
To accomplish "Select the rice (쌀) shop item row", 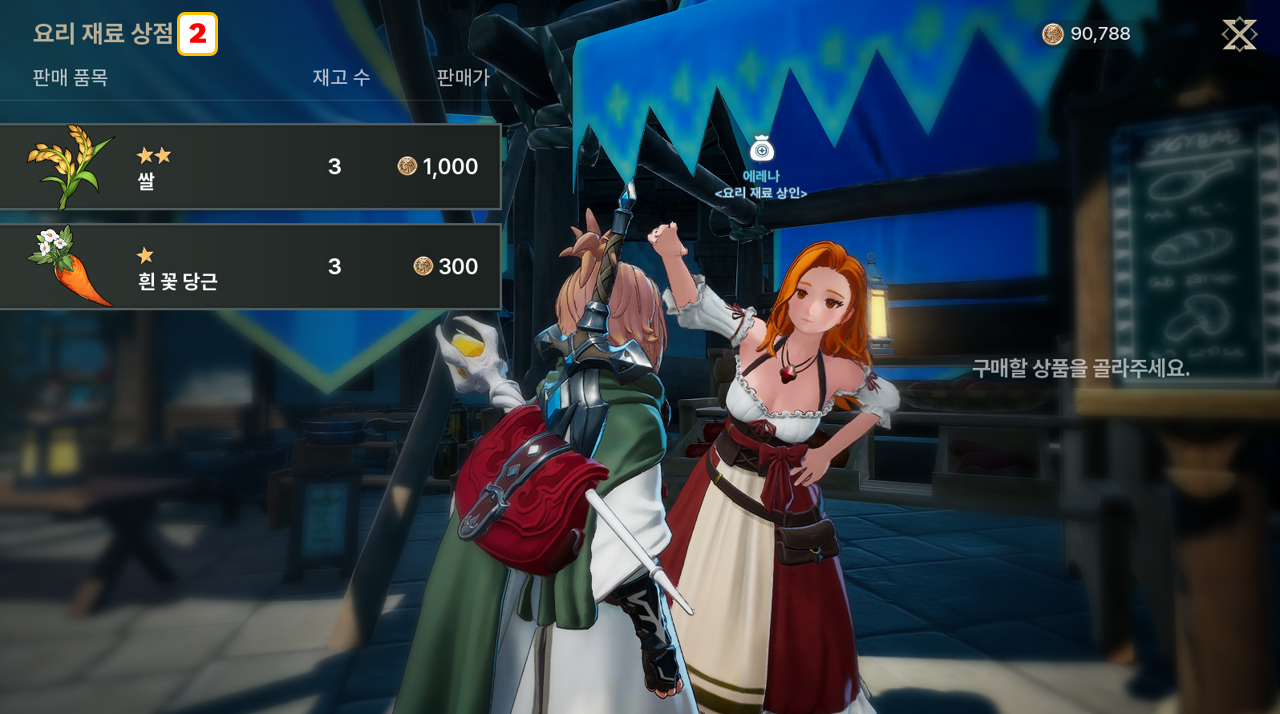I will pyautogui.click(x=250, y=167).
